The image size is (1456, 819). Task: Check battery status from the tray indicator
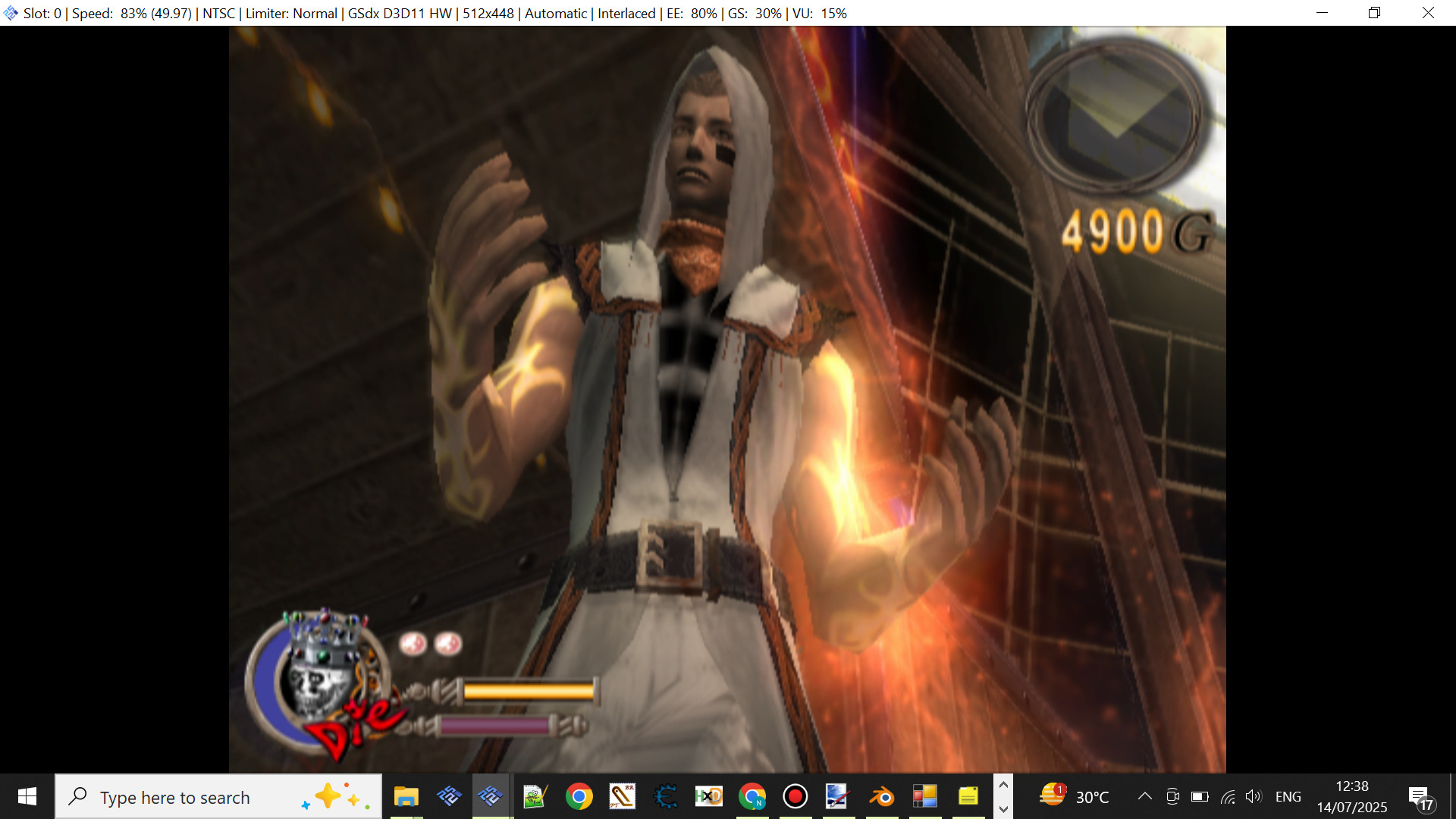[x=1200, y=796]
